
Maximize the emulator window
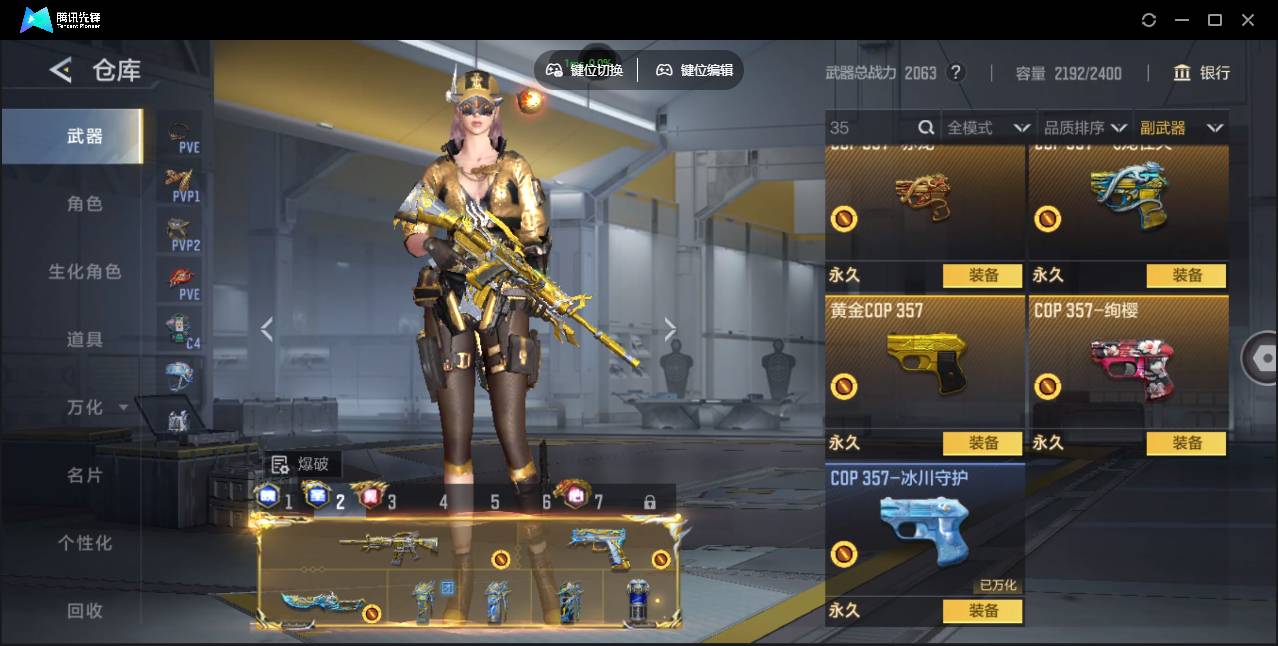point(1215,20)
